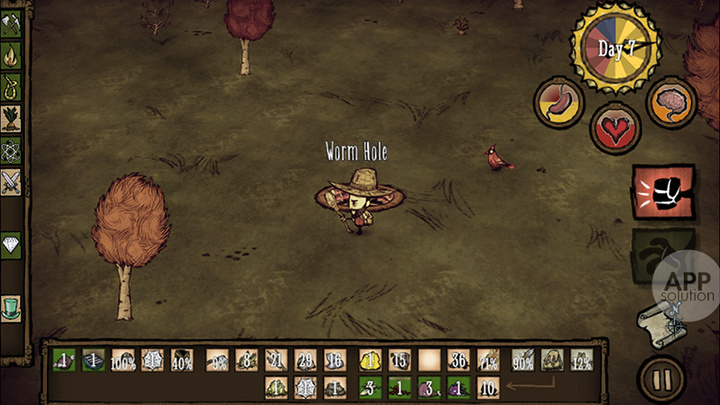Open the Food crafting tab
This screenshot has height=405, width=720.
(x=11, y=120)
